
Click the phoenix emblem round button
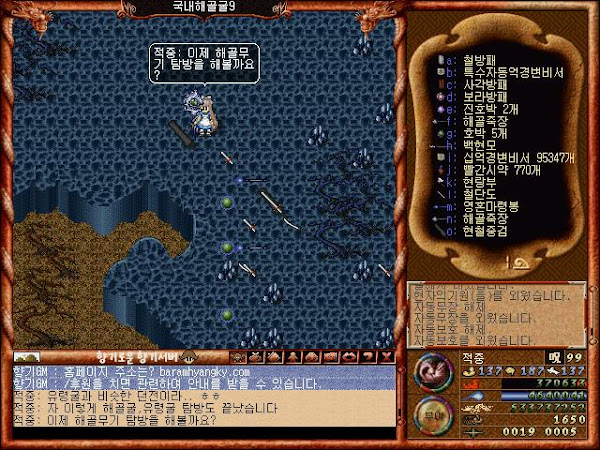tap(433, 376)
